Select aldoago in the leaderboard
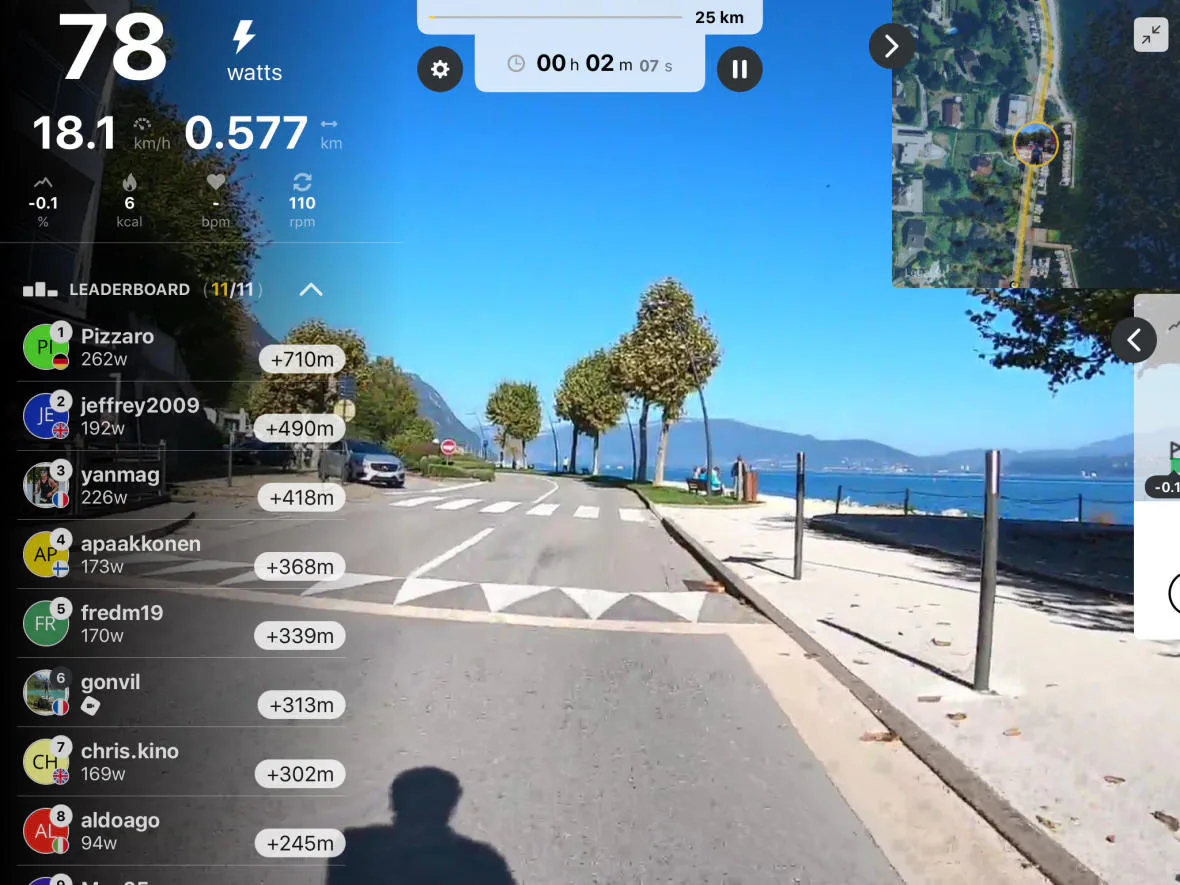1180x885 pixels. (x=180, y=830)
